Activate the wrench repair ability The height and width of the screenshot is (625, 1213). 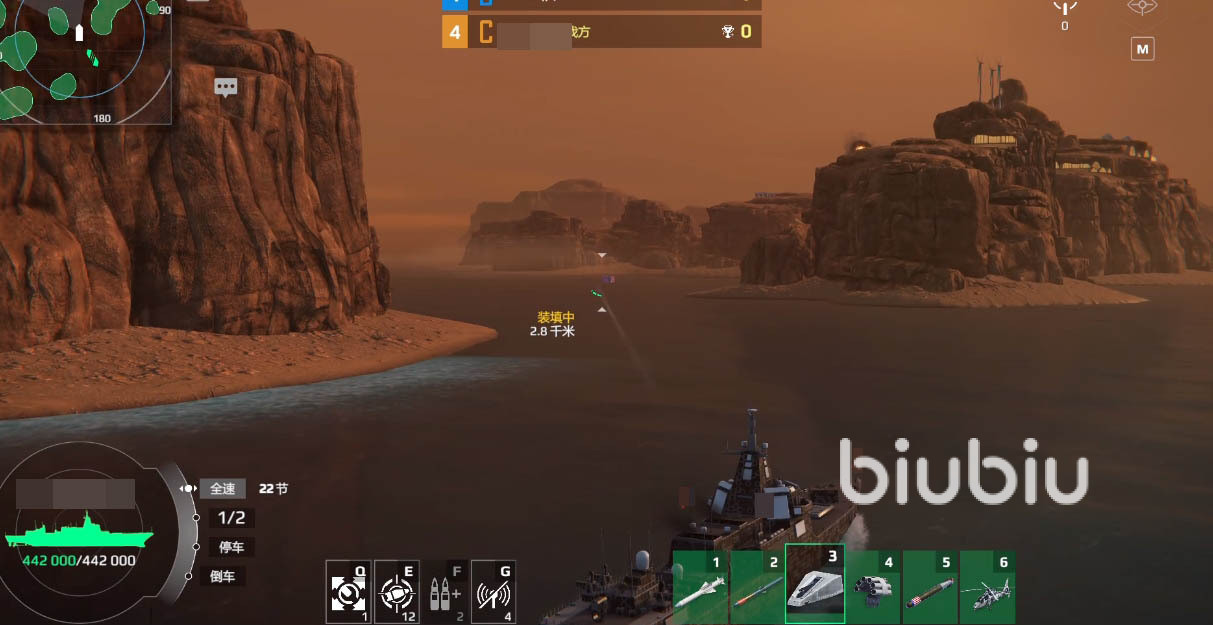pyautogui.click(x=348, y=593)
